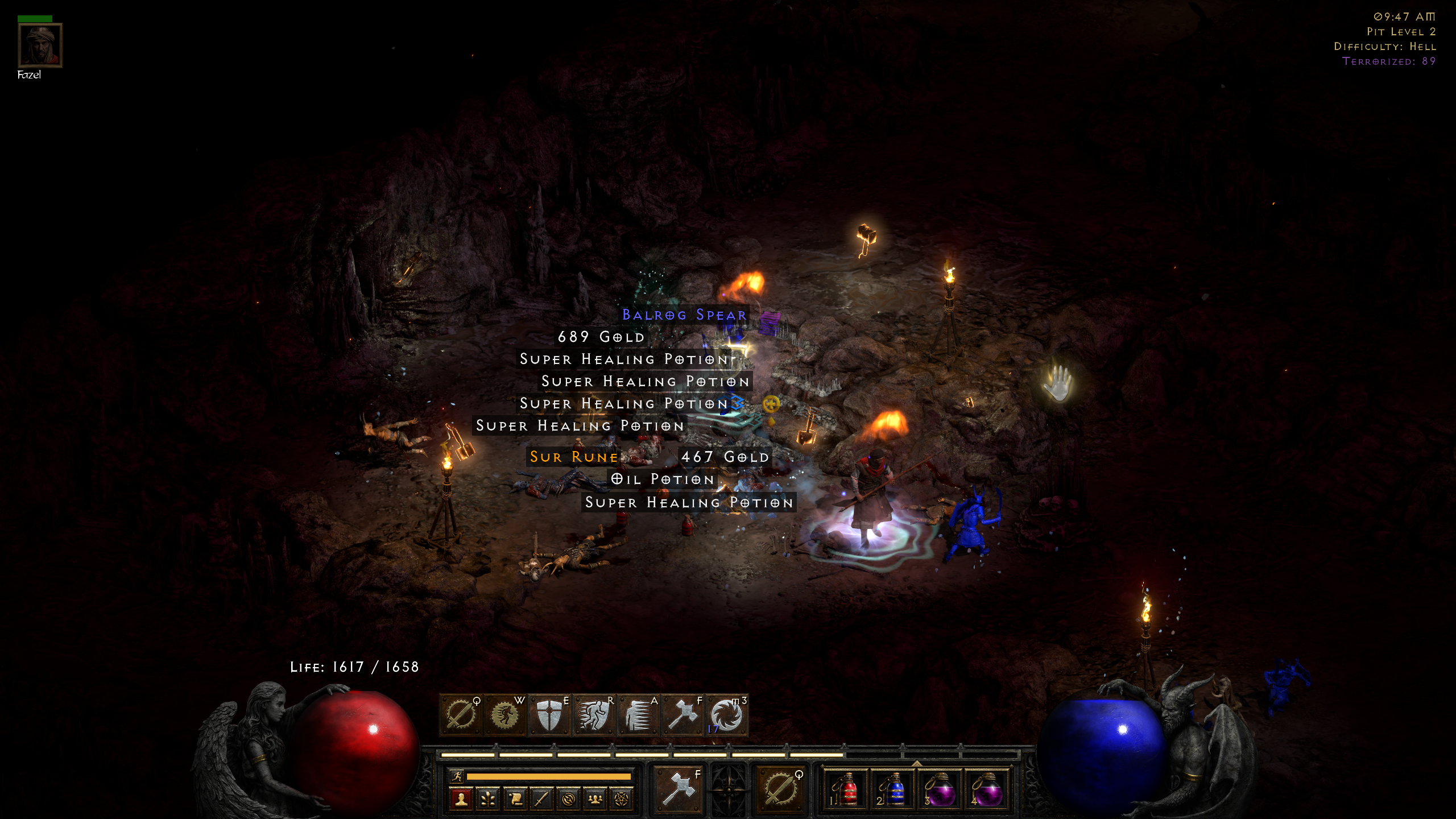Drink the blue mana potion in belt
This screenshot has height=819, width=1456.
coord(893,791)
